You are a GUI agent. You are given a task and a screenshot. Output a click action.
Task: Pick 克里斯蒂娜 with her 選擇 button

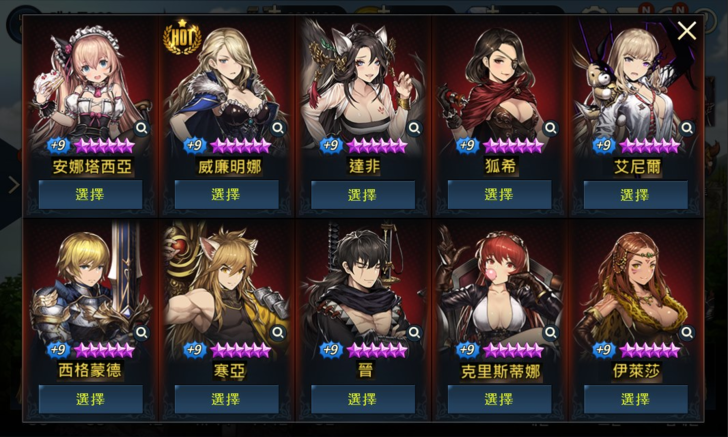pyautogui.click(x=499, y=399)
